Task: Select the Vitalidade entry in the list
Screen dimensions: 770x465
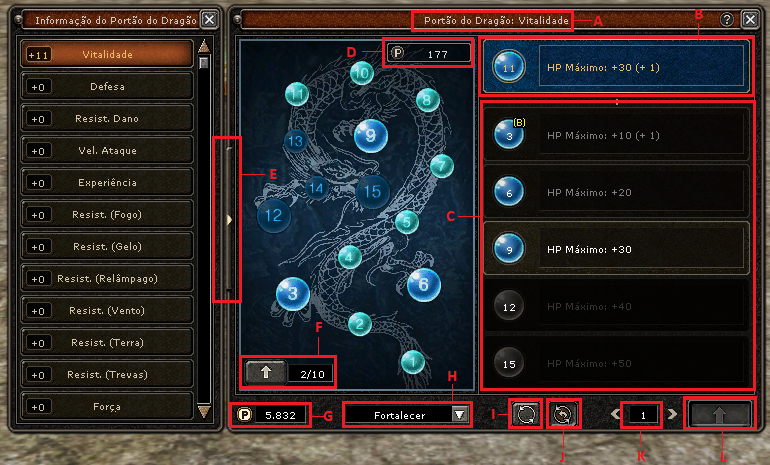Action: (x=106, y=54)
